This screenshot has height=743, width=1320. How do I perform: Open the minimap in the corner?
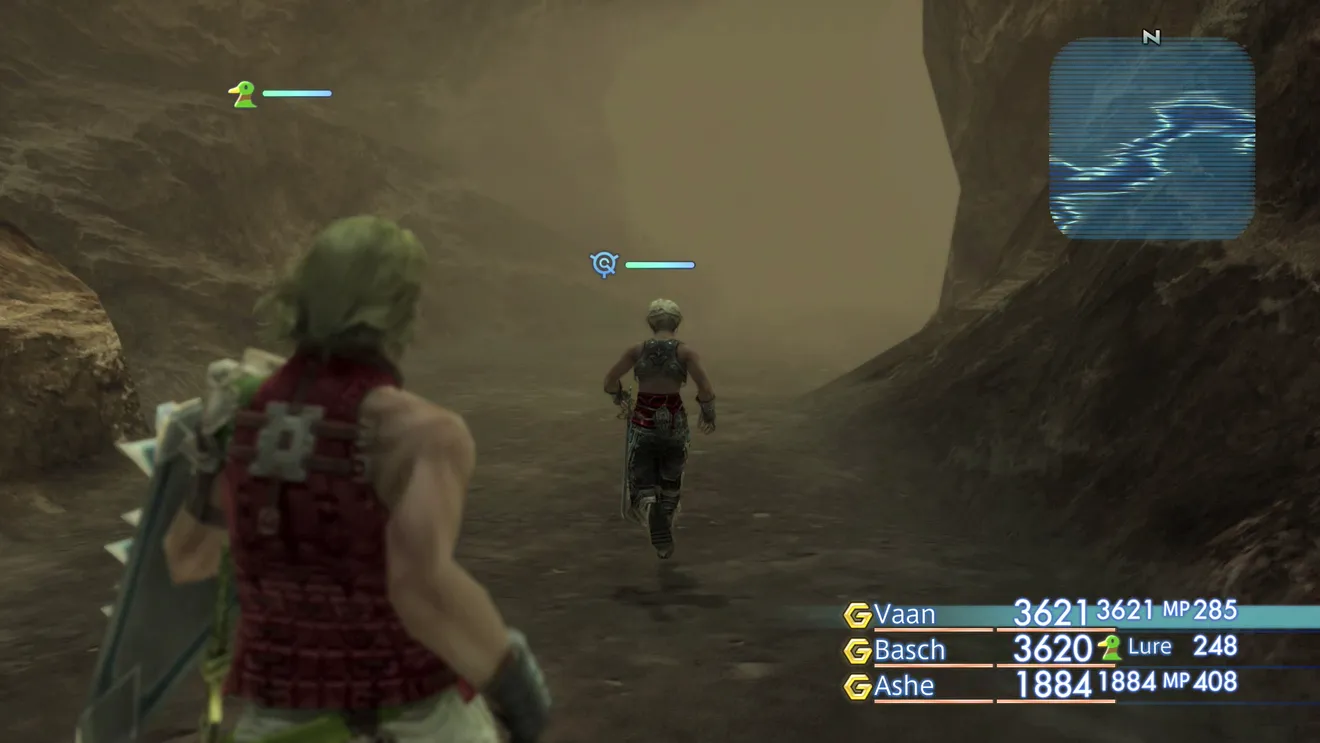tap(1152, 139)
